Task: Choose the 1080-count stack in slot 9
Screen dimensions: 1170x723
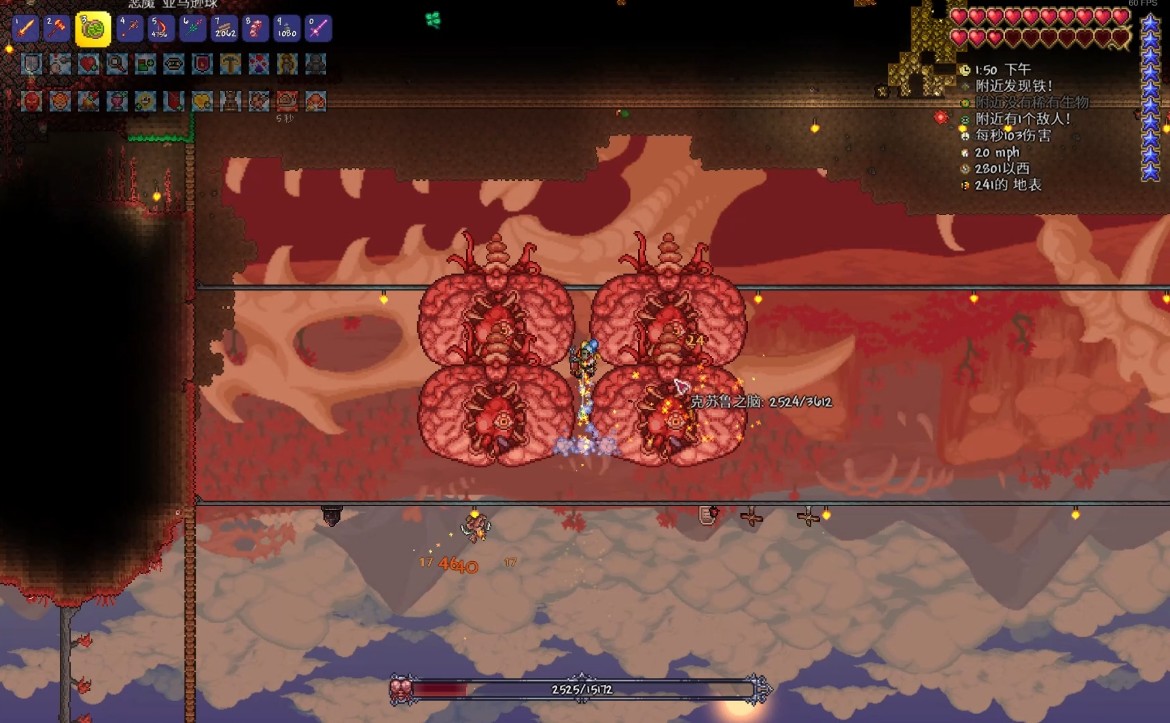Action: [x=287, y=28]
